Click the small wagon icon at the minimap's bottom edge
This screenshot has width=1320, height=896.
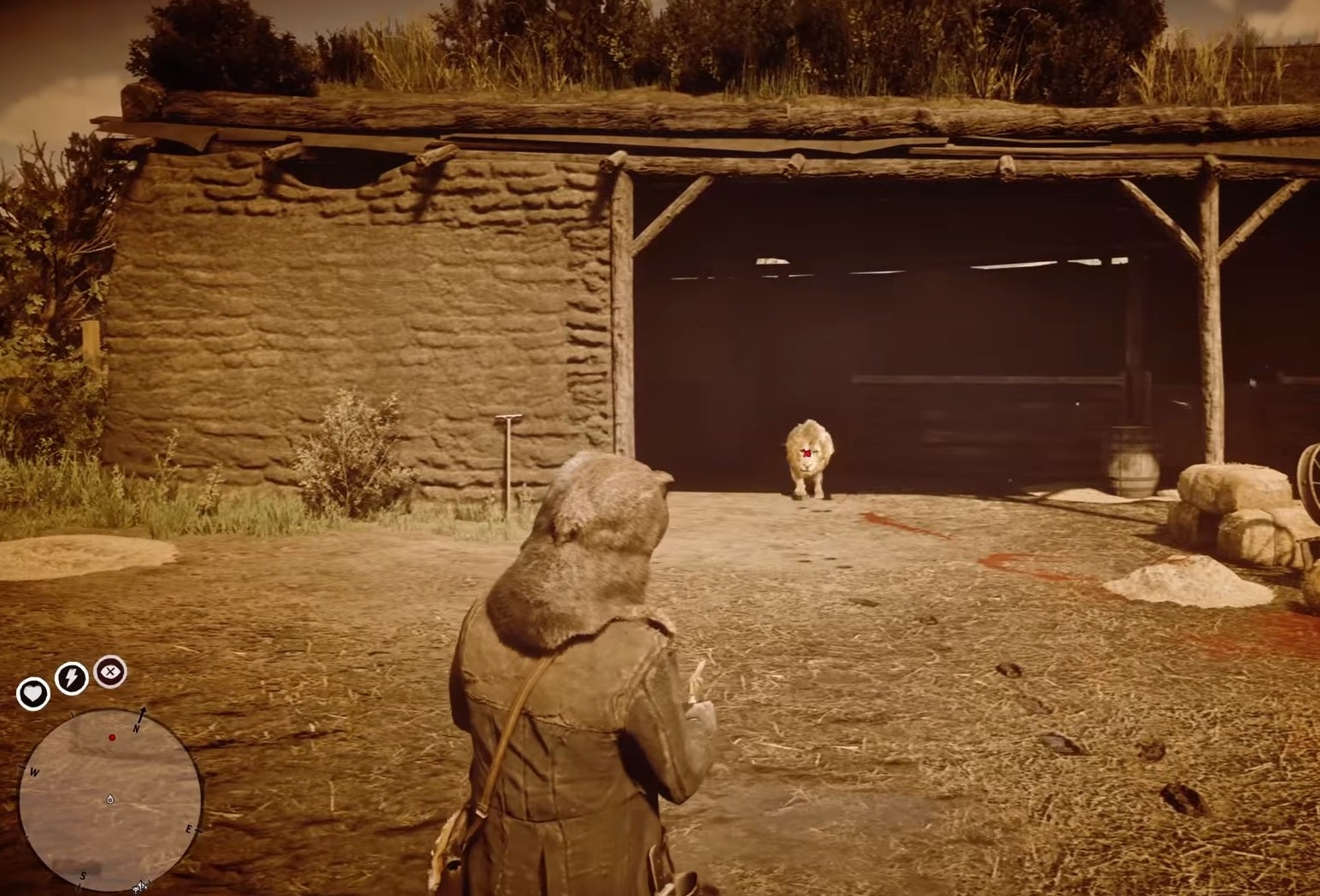coord(139,888)
